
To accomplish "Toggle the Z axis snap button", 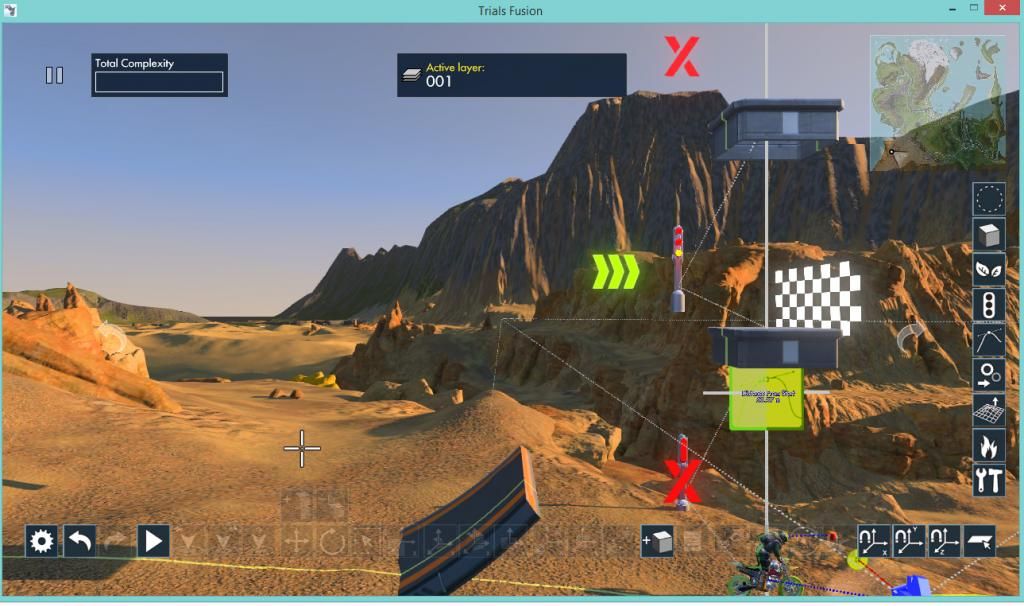I will [x=944, y=541].
